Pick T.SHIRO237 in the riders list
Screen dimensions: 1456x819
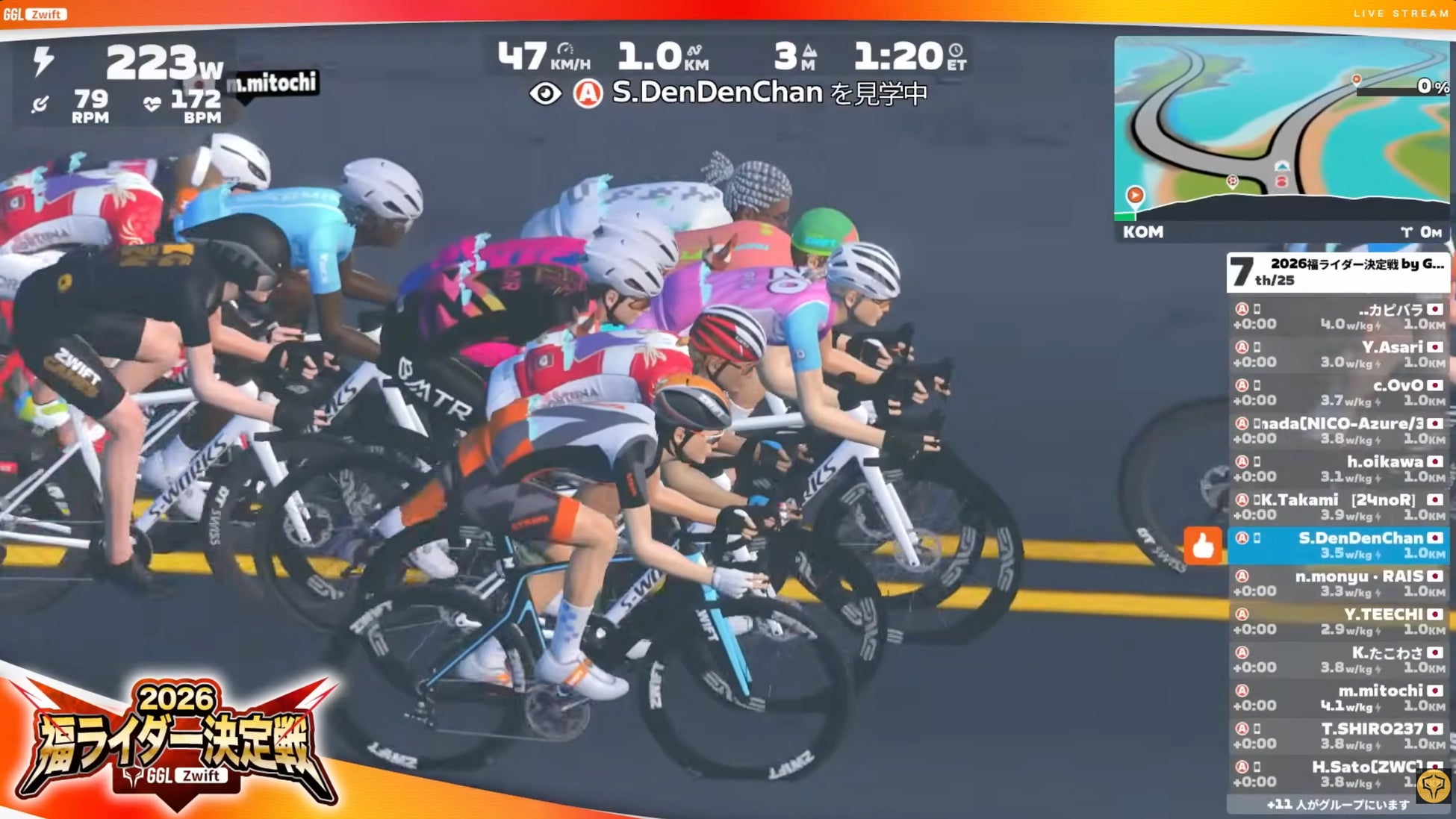(1338, 735)
